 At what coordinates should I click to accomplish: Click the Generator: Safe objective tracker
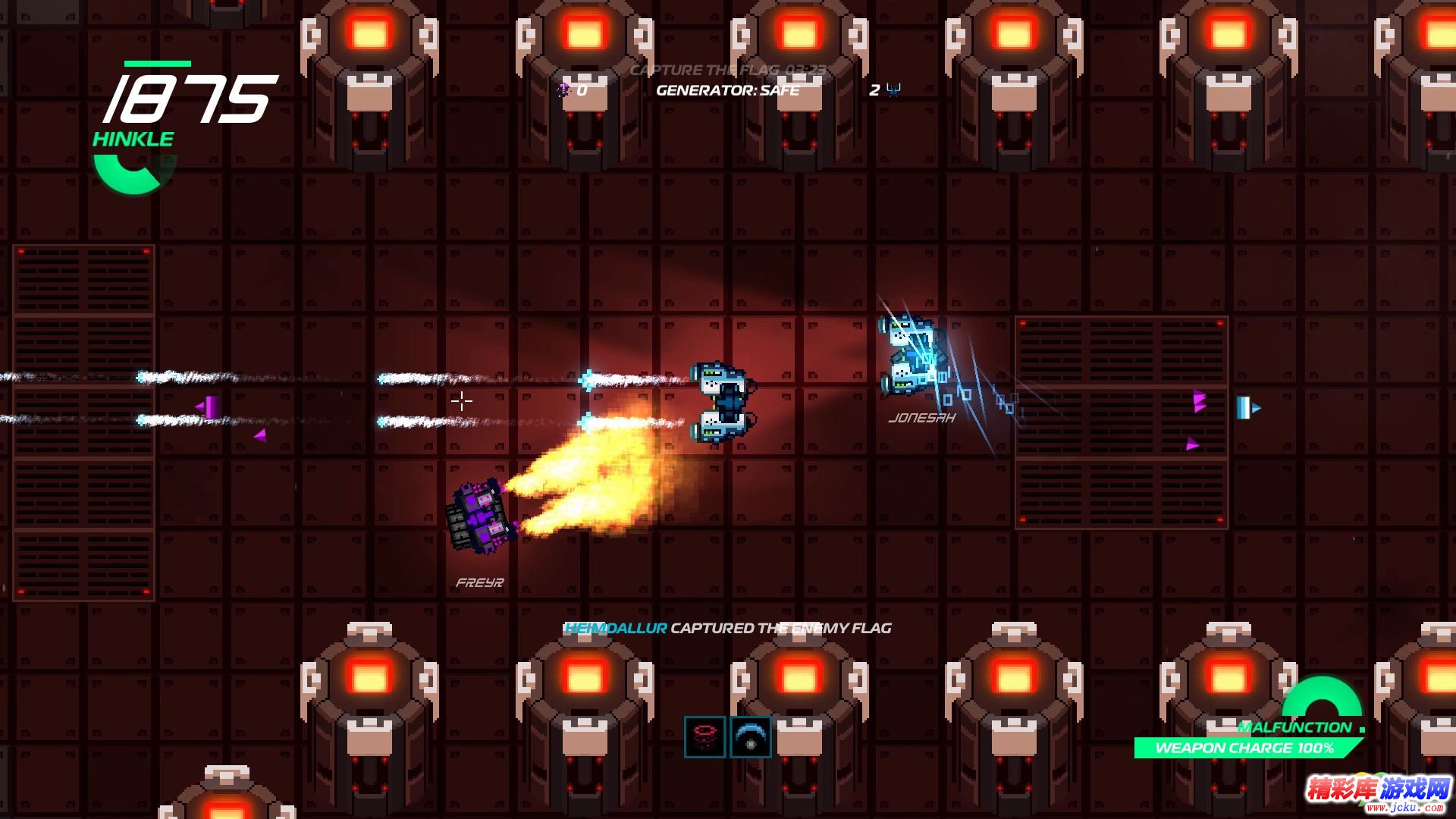[727, 90]
